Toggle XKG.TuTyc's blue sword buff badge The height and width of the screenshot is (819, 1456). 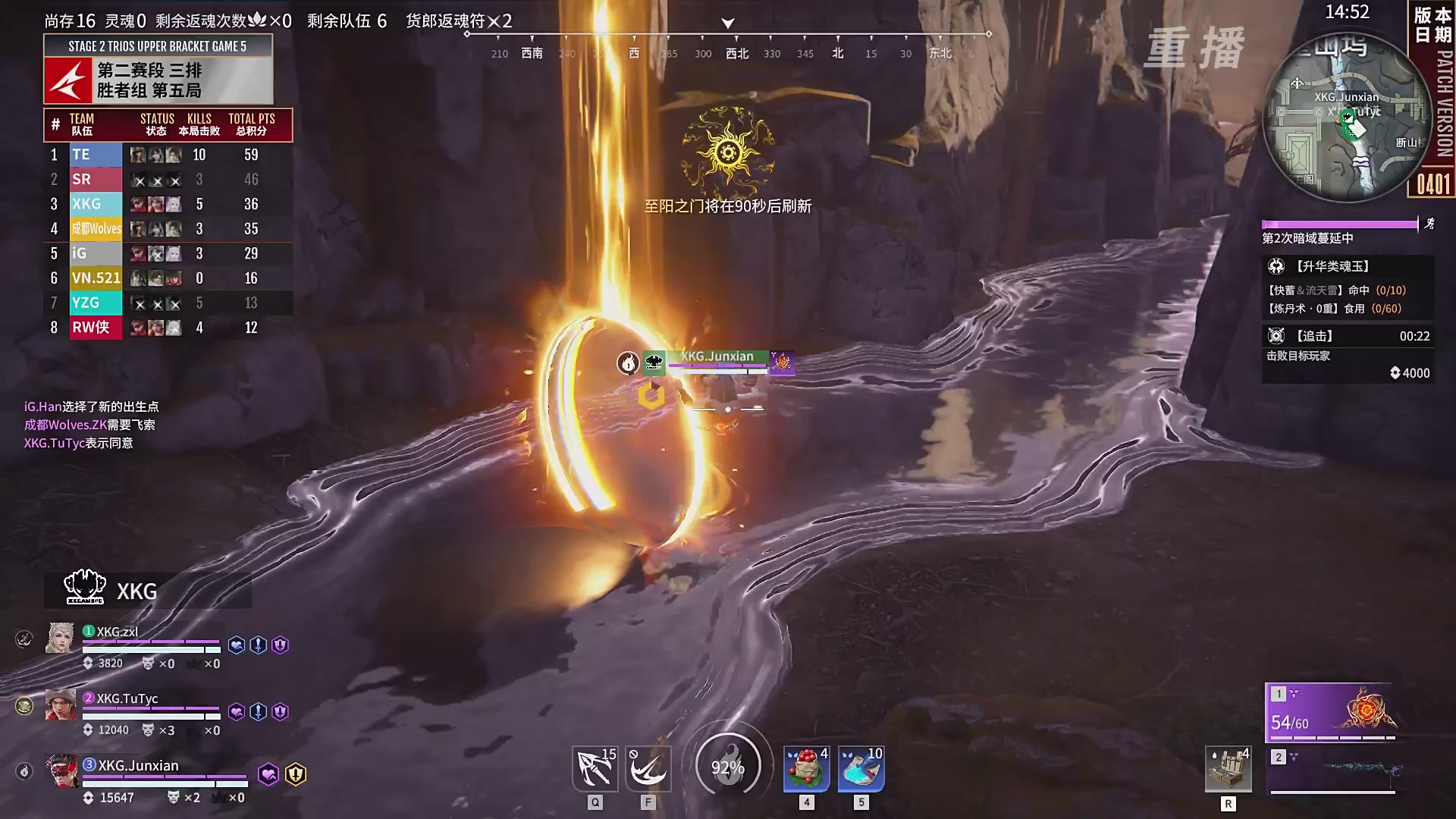(258, 710)
